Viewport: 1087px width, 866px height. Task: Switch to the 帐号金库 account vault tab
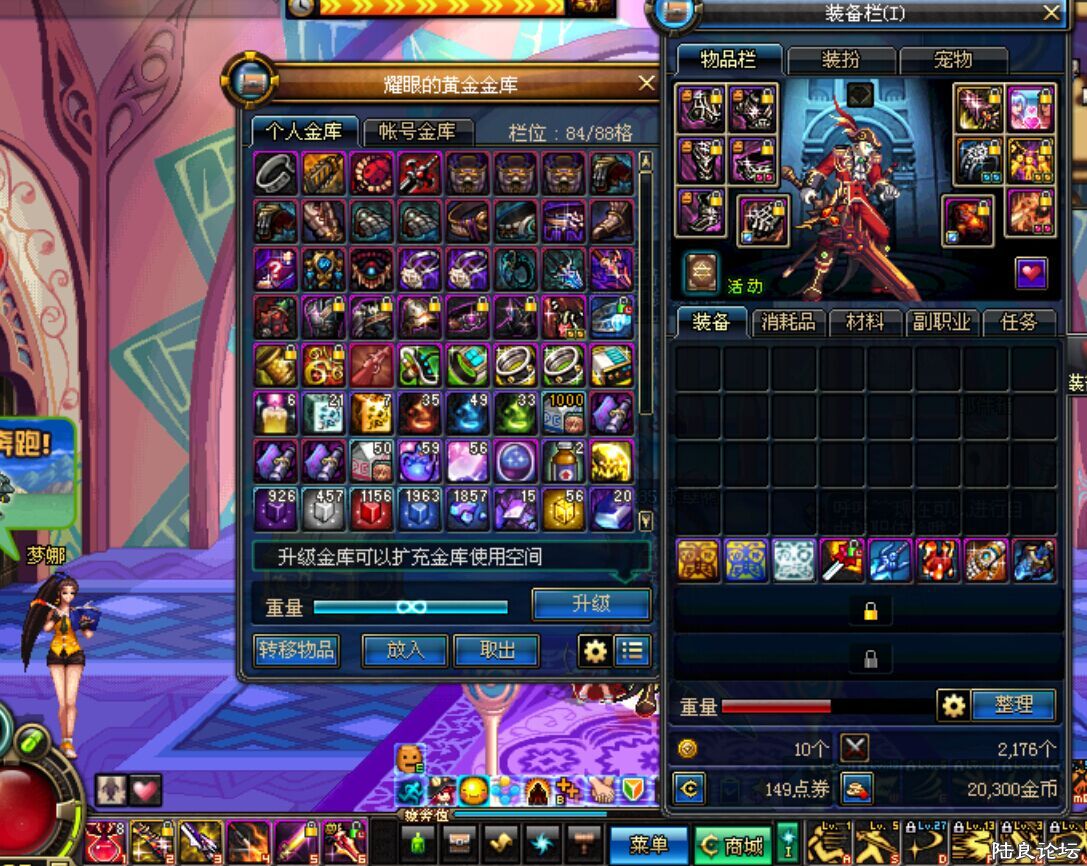pyautogui.click(x=417, y=132)
